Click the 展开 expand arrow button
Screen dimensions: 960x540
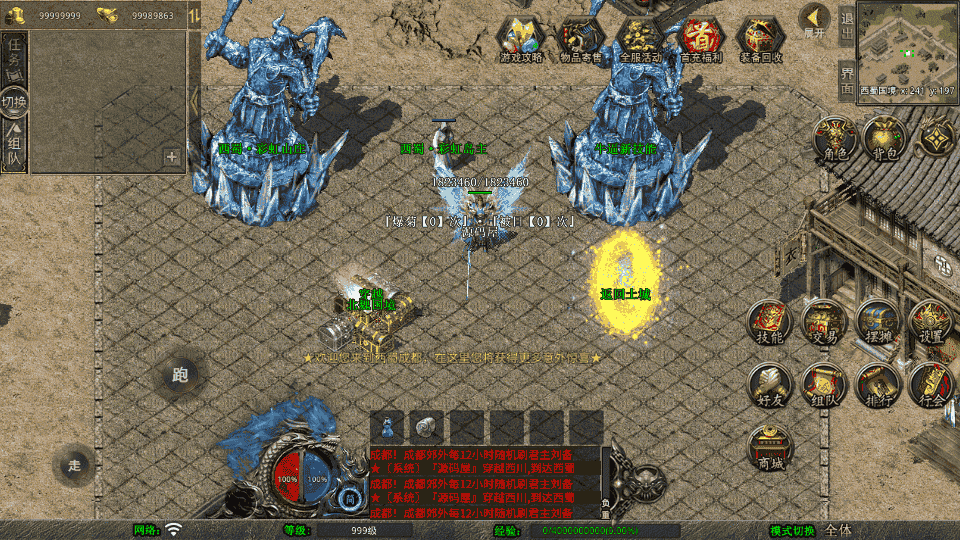[815, 20]
